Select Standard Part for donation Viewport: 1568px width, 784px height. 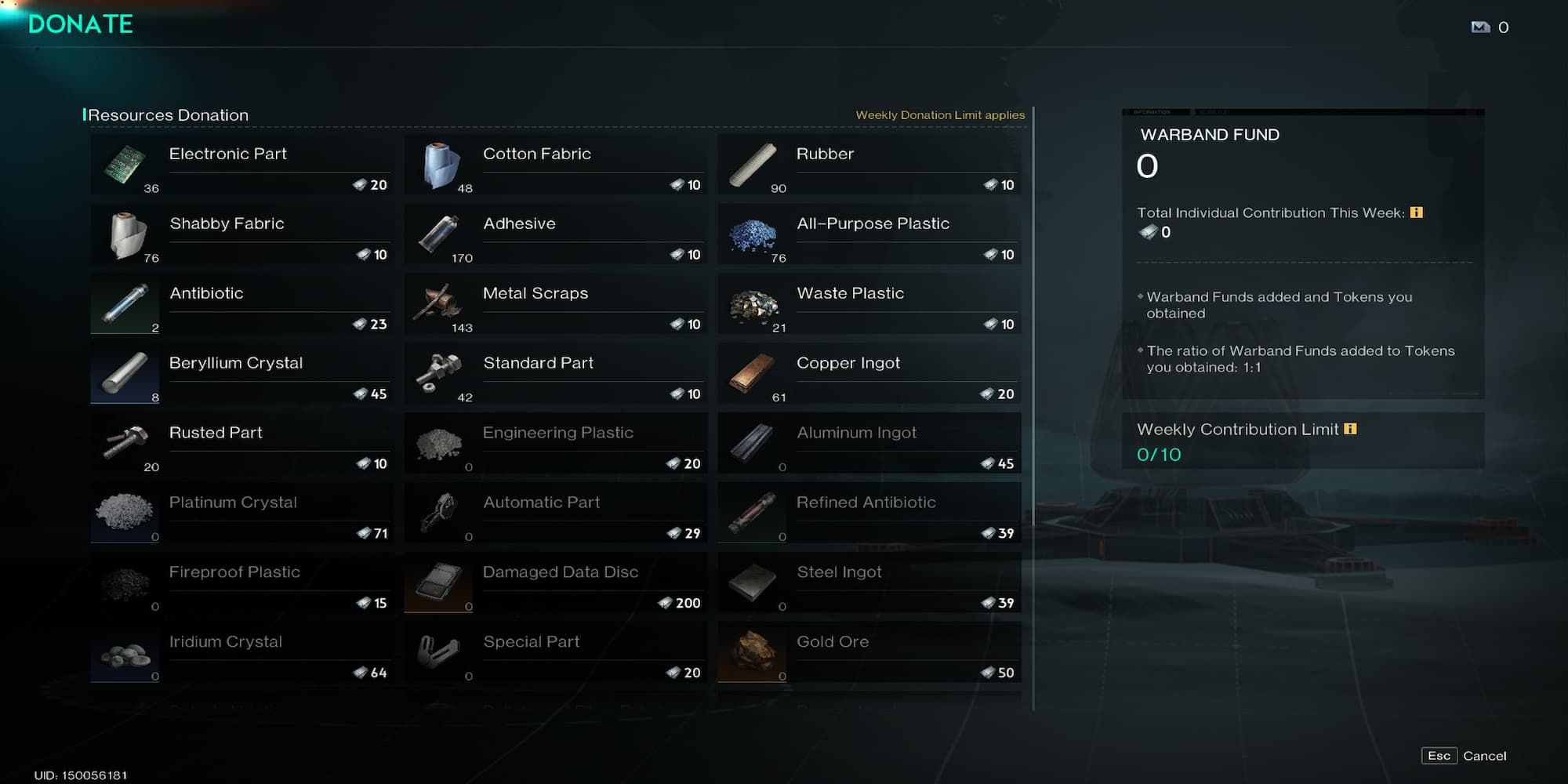(555, 374)
